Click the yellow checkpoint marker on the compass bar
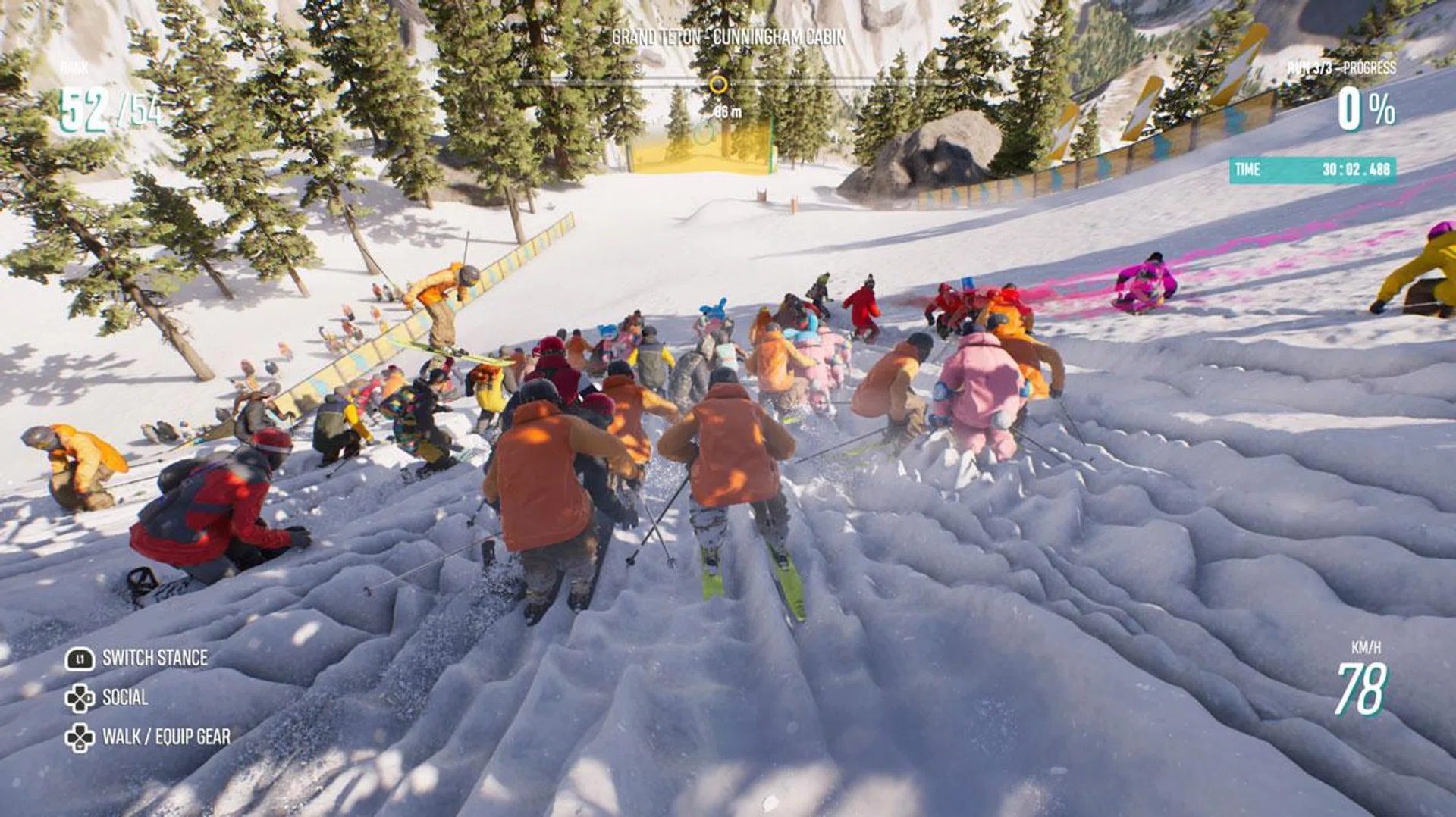 [x=717, y=84]
